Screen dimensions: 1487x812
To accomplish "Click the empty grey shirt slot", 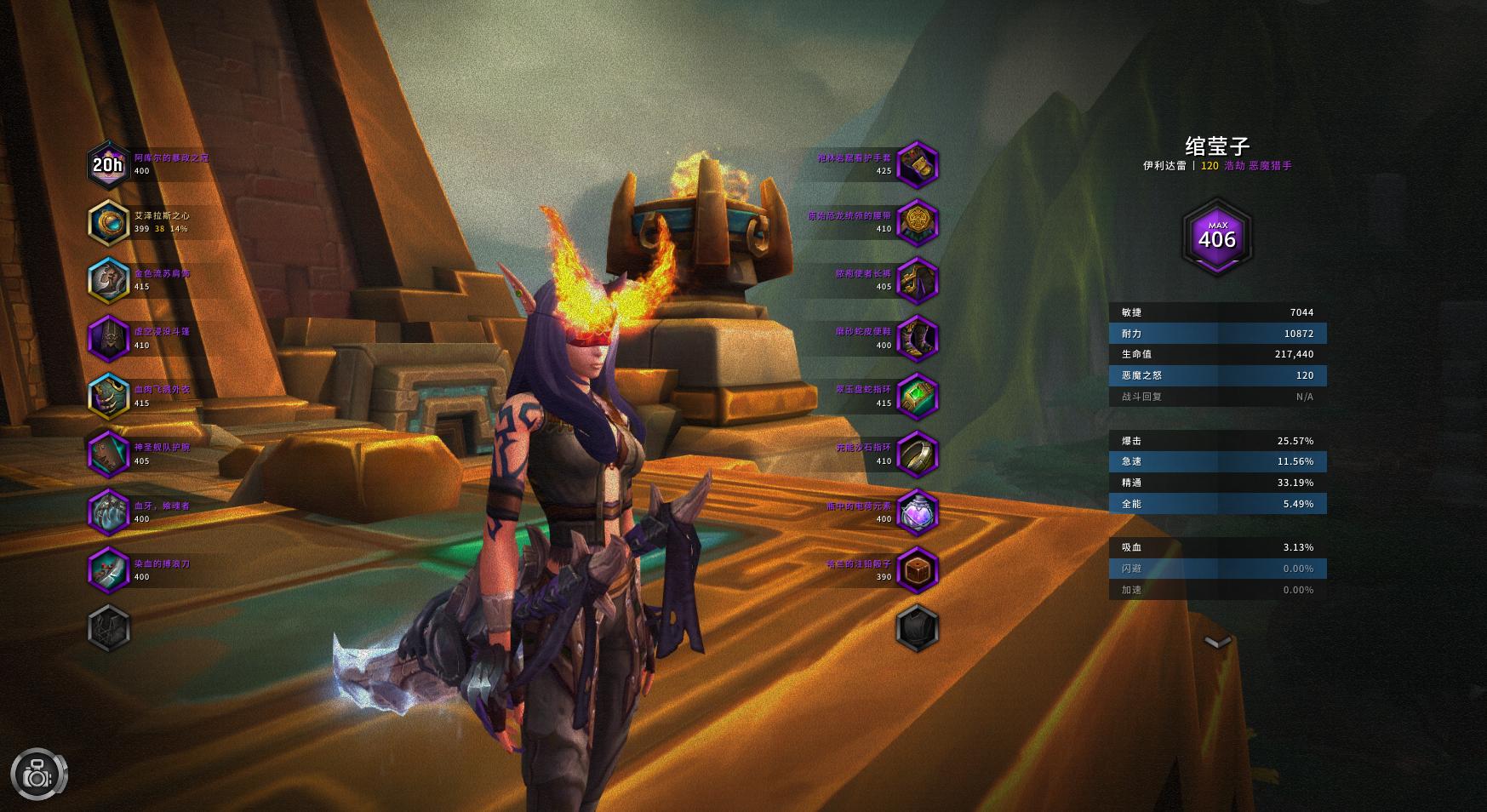I will 108,628.
